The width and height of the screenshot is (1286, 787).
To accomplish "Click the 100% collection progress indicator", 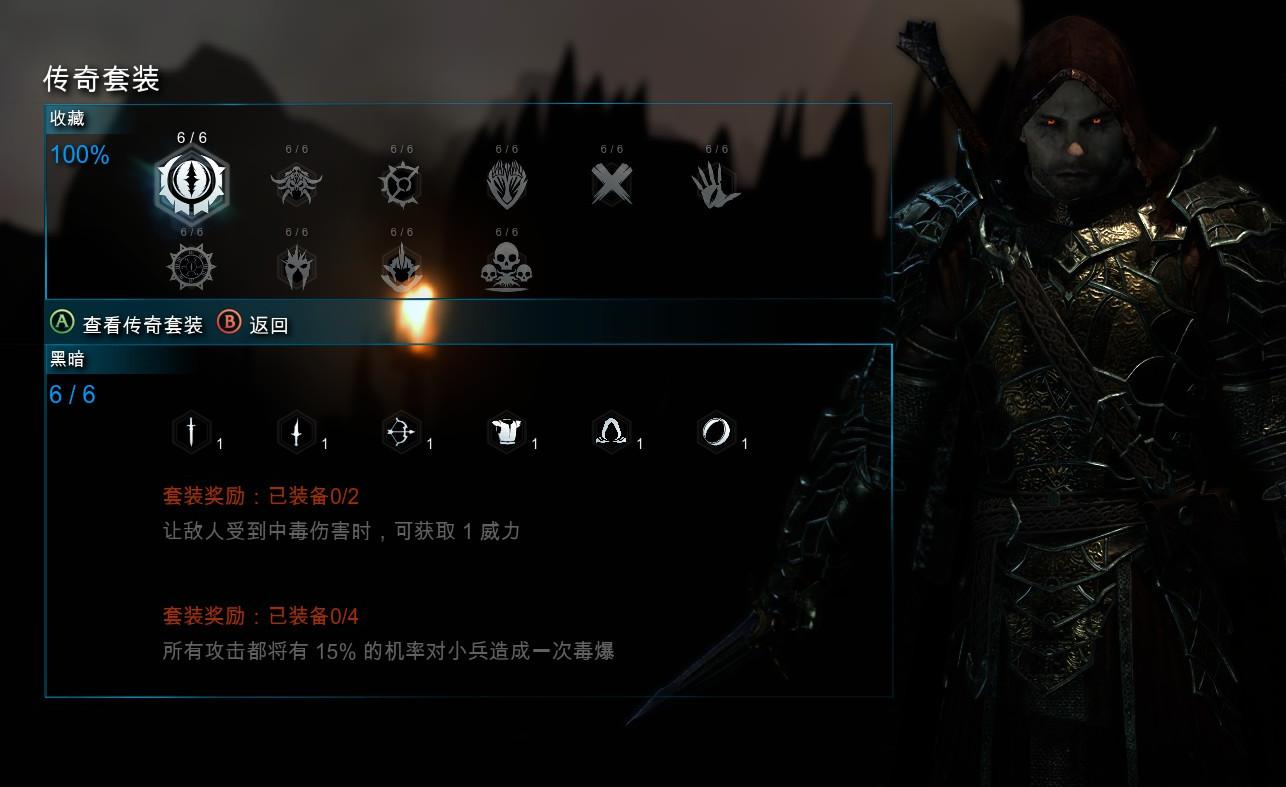I will click(x=79, y=155).
